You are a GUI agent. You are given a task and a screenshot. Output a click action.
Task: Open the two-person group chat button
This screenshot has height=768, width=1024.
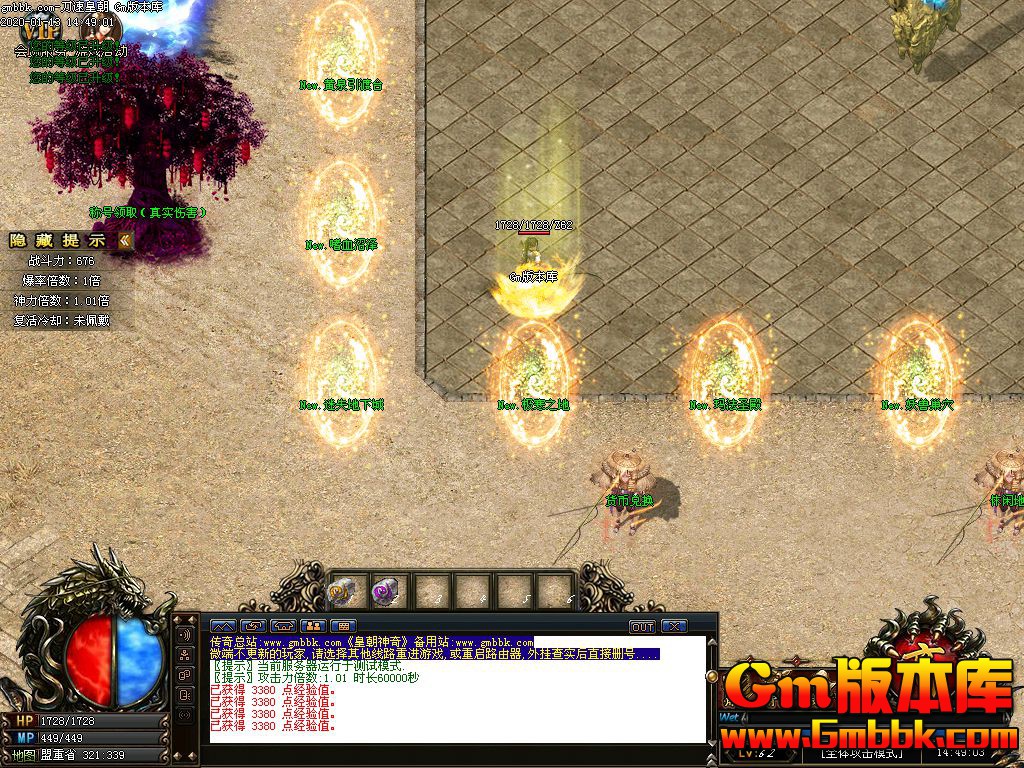point(312,626)
